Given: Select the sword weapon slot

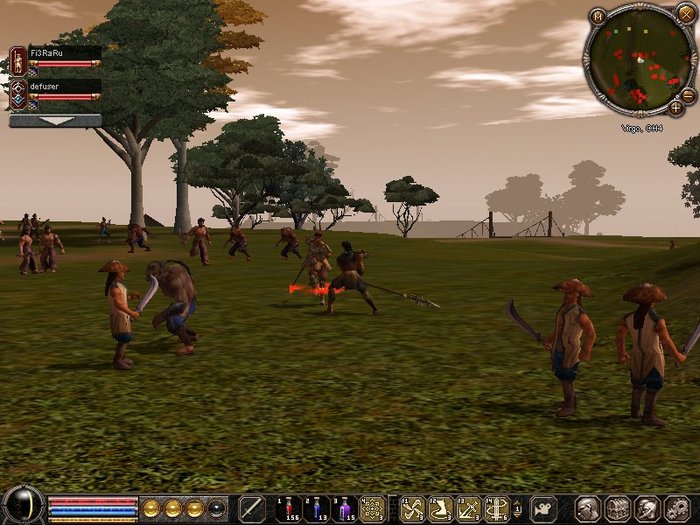Looking at the screenshot, I should pos(252,508).
